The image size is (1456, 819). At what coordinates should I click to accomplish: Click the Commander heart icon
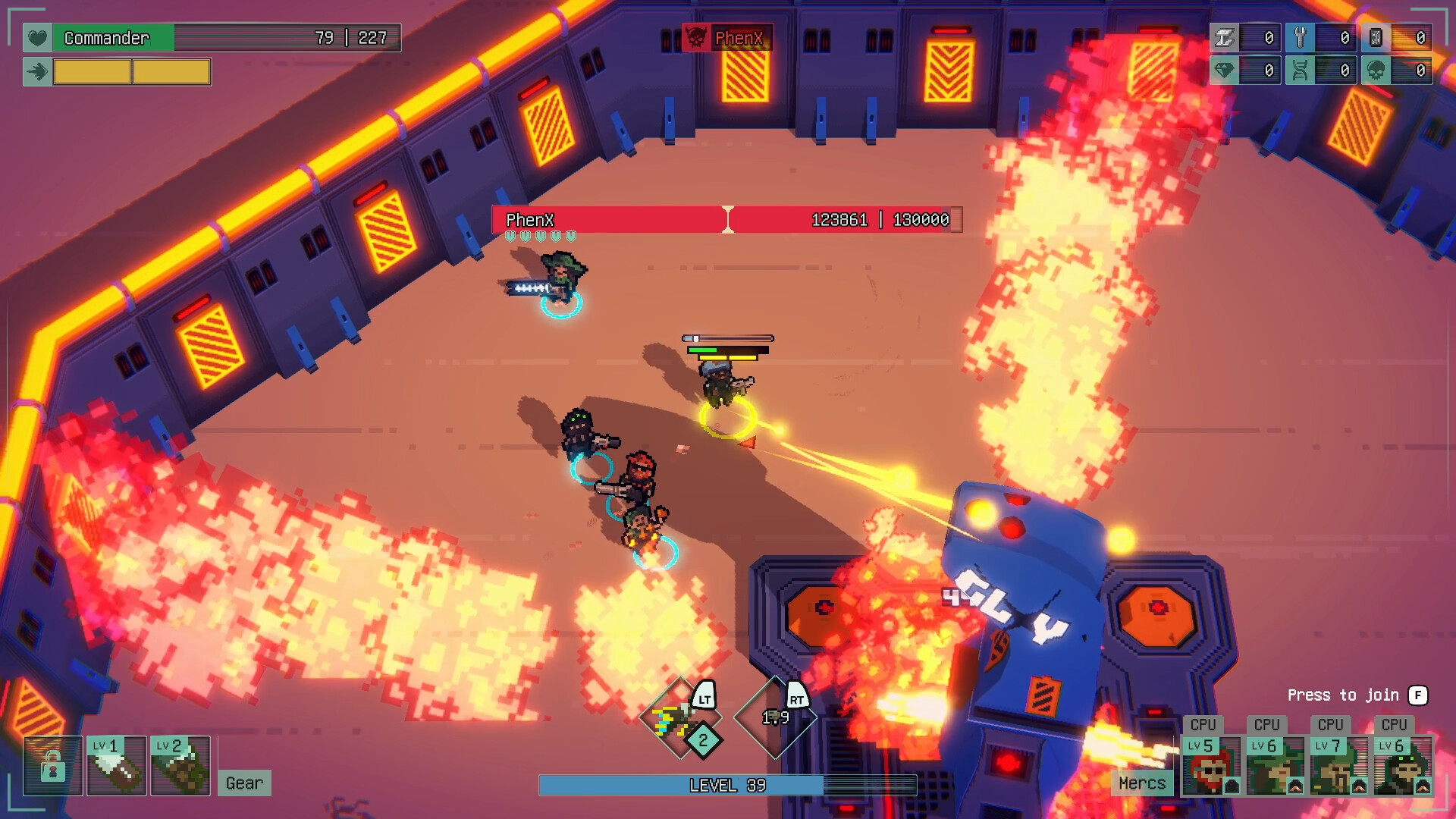37,37
